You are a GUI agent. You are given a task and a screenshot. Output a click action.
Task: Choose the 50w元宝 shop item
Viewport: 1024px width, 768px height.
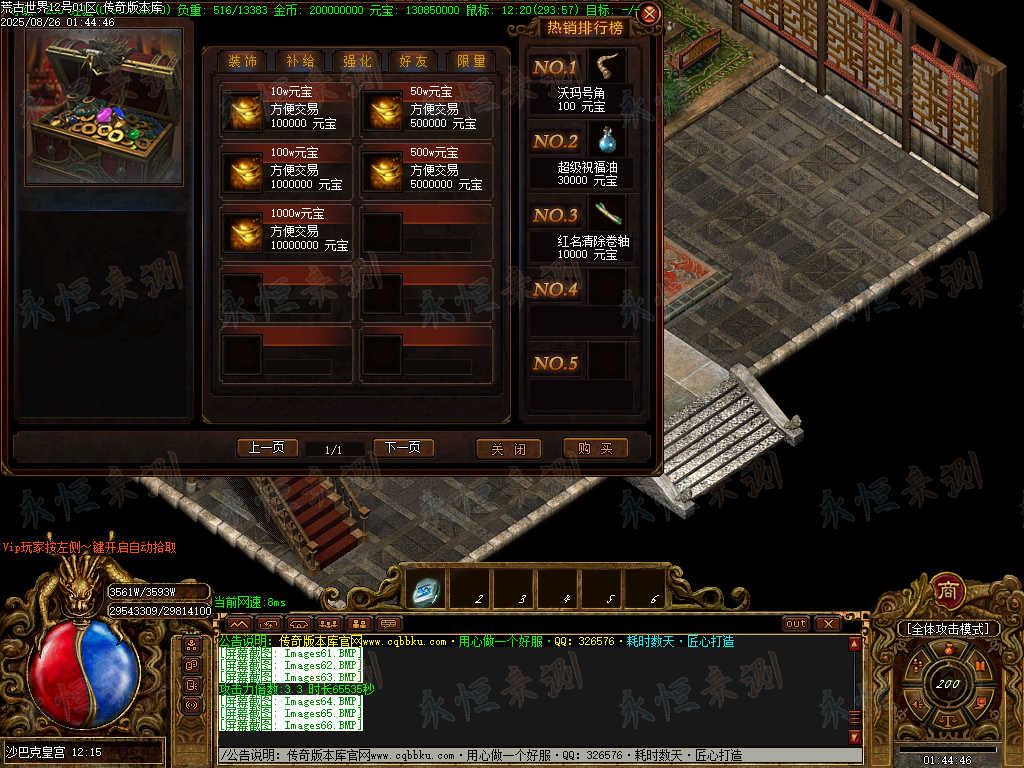pyautogui.click(x=426, y=109)
